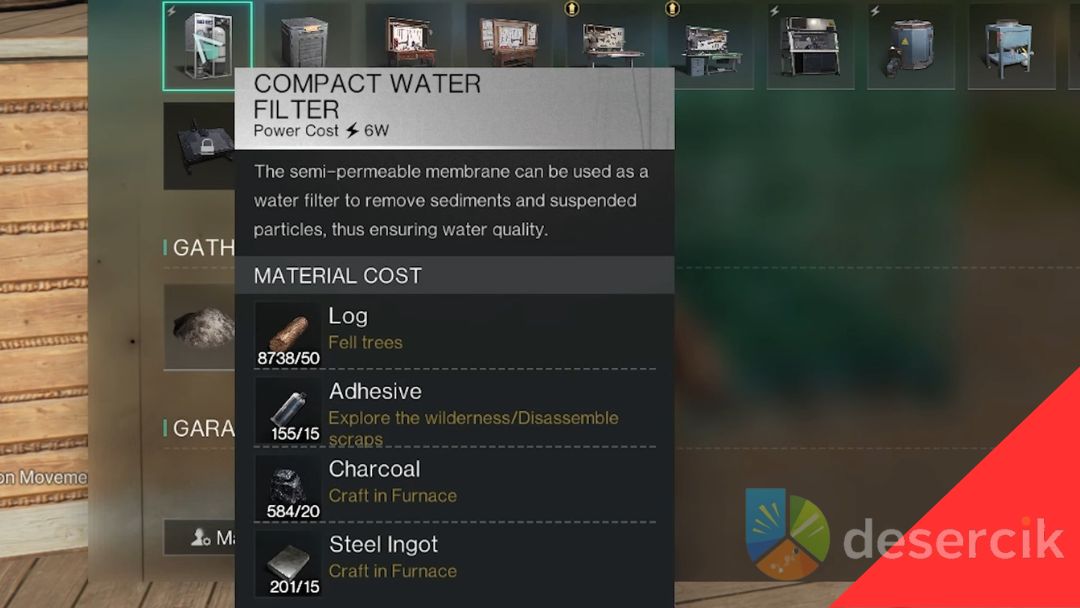1080x608 pixels.
Task: Choose the machine tile with black front panel
Action: point(810,47)
